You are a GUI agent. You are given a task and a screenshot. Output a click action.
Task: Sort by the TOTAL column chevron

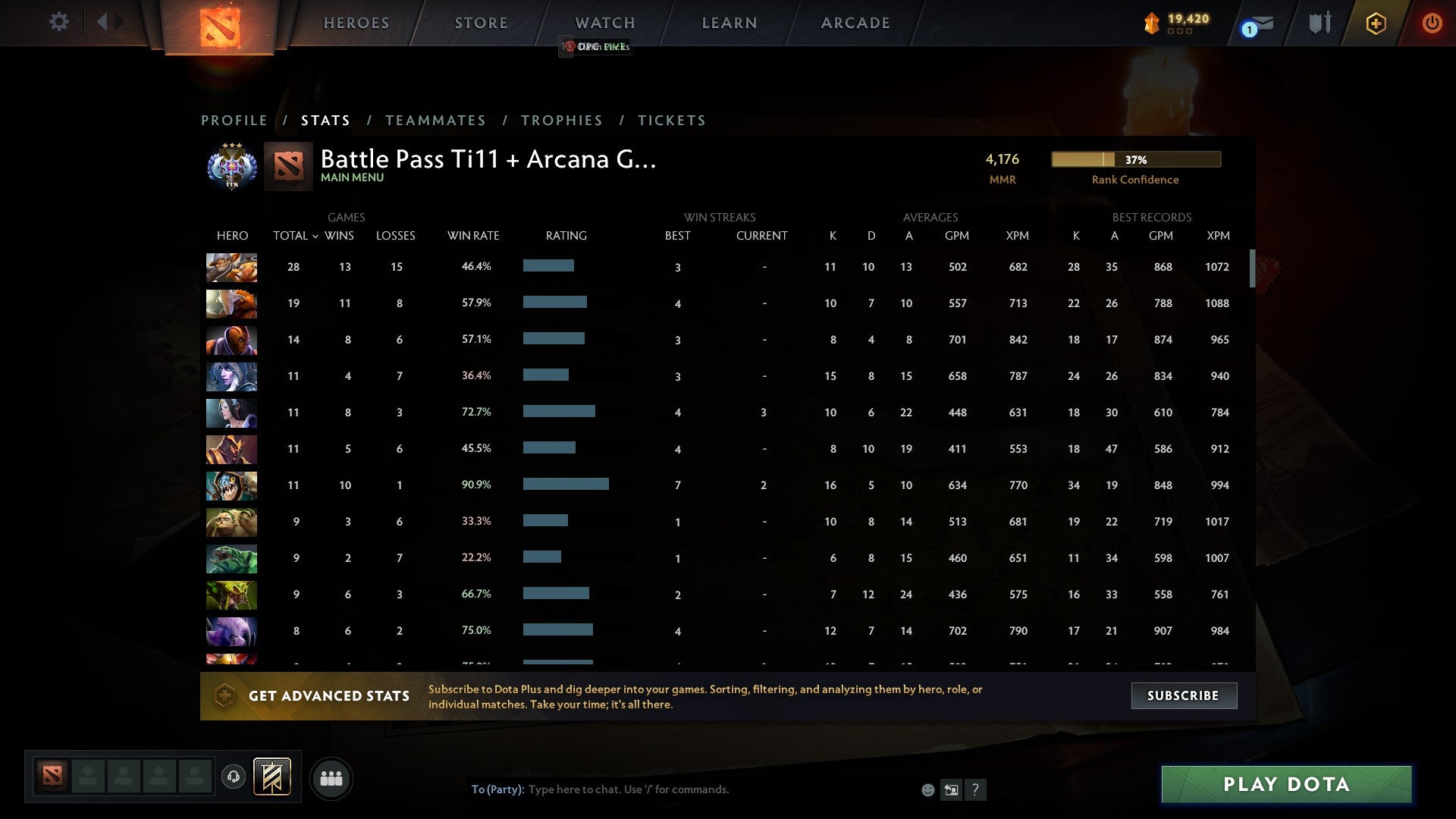pyautogui.click(x=317, y=237)
